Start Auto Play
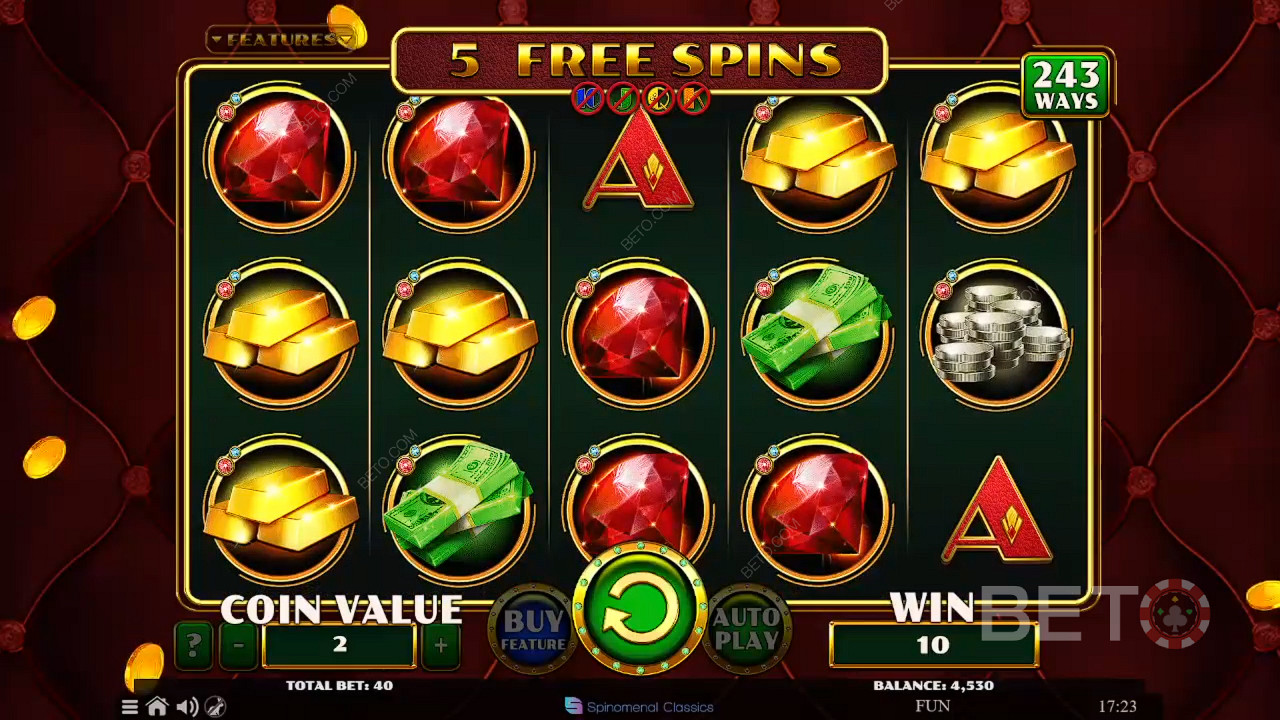 pos(745,630)
